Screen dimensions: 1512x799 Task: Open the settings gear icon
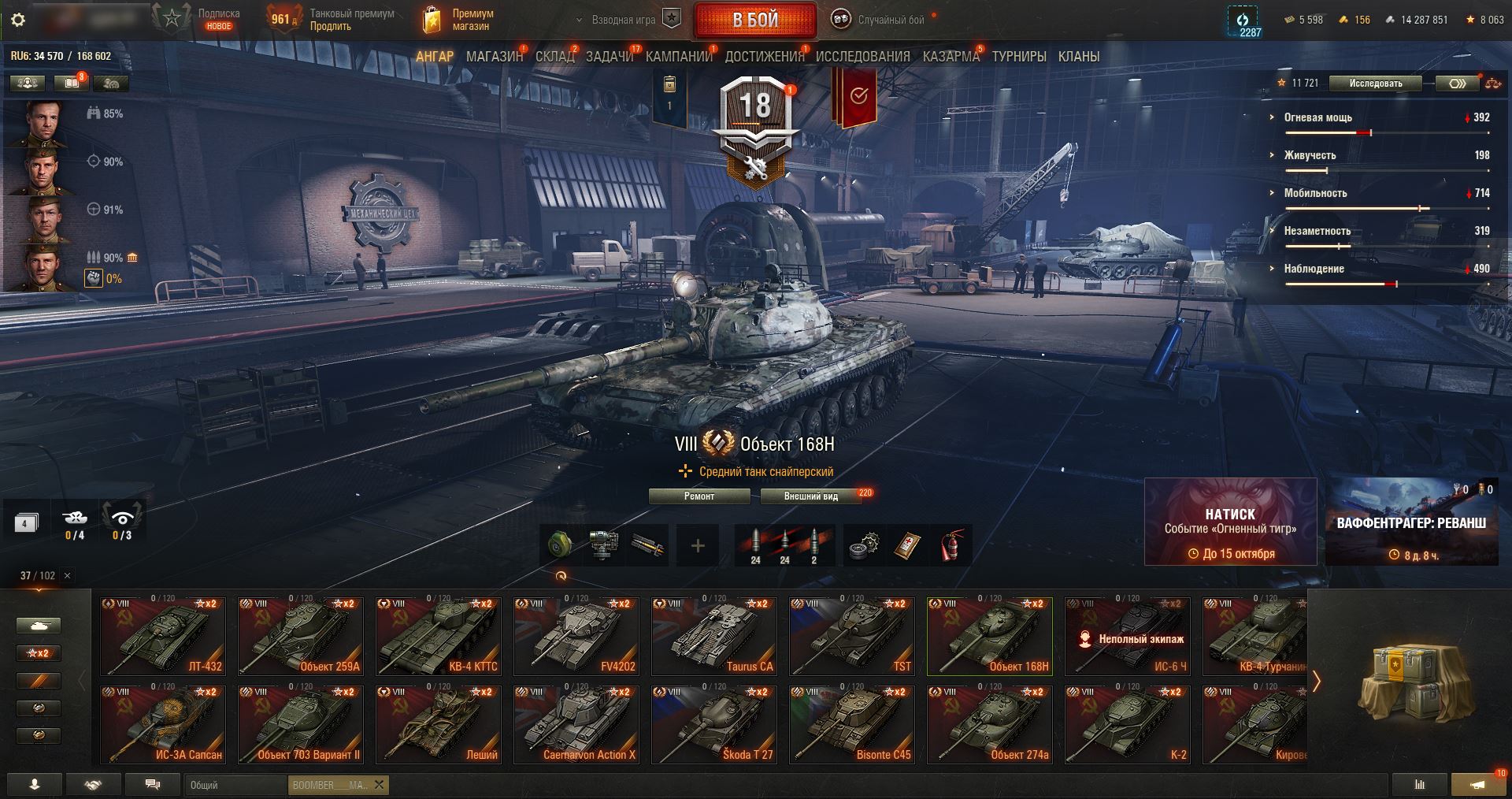click(x=18, y=20)
